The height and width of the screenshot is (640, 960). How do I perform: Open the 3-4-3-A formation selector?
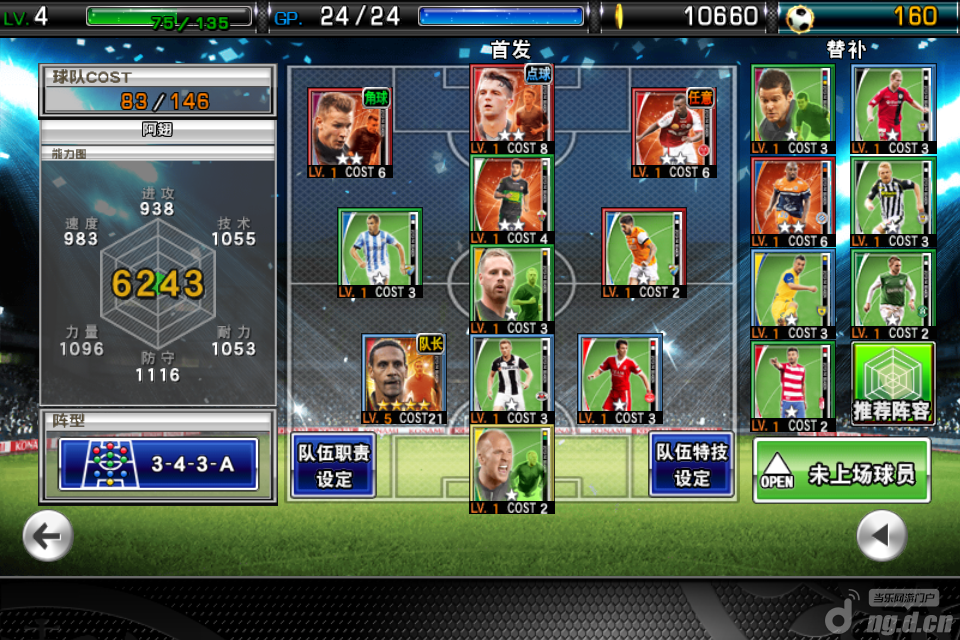pyautogui.click(x=158, y=464)
